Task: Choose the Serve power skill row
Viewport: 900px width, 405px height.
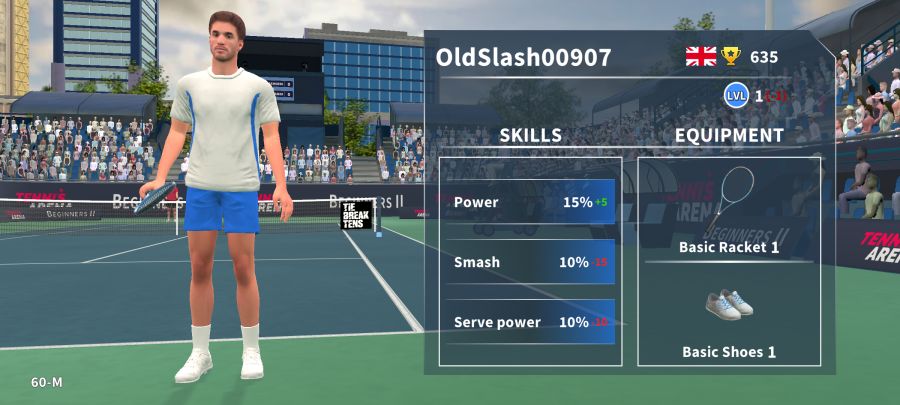Action: pos(530,322)
